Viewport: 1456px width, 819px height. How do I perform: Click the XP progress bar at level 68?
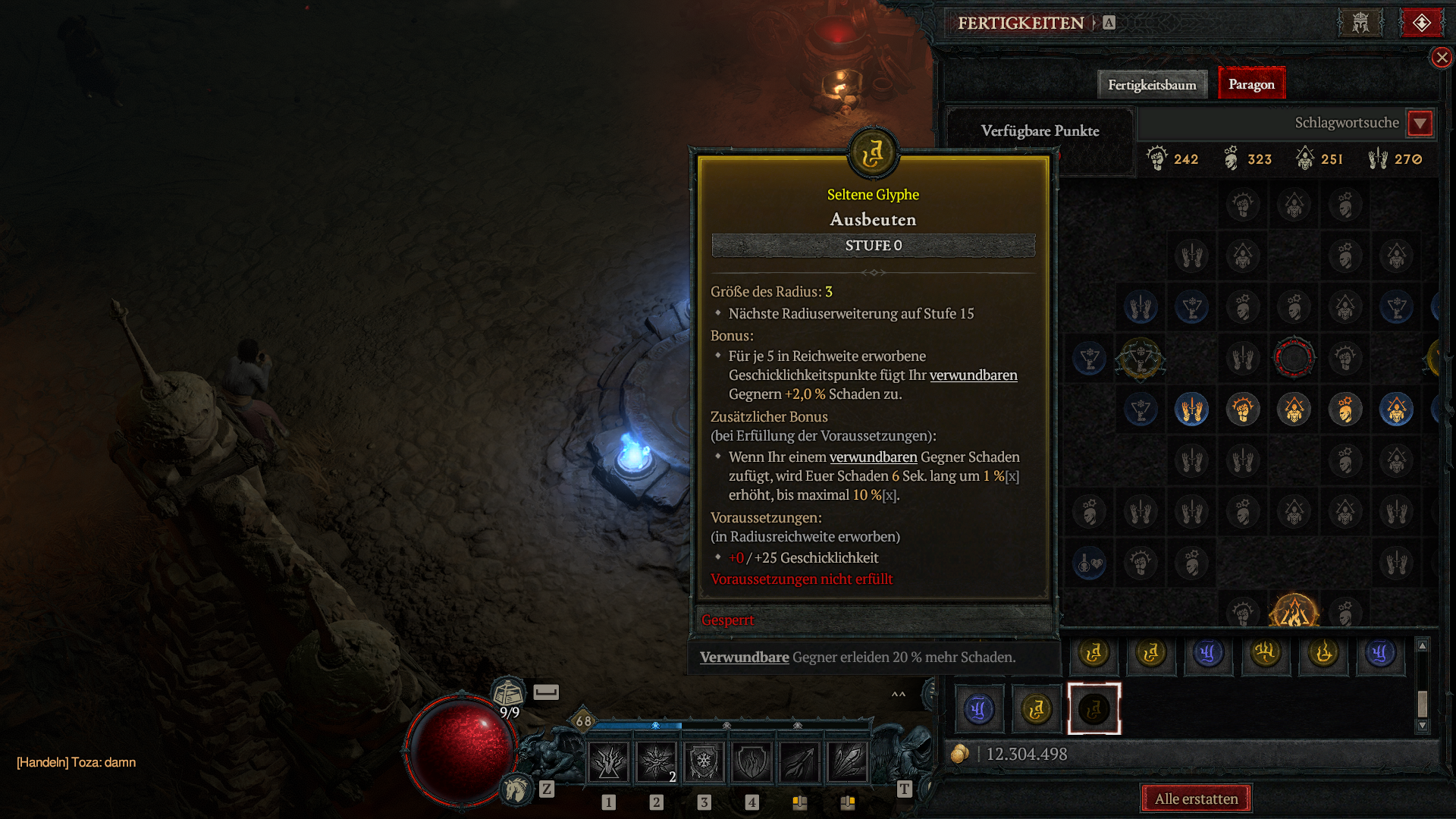(682, 726)
